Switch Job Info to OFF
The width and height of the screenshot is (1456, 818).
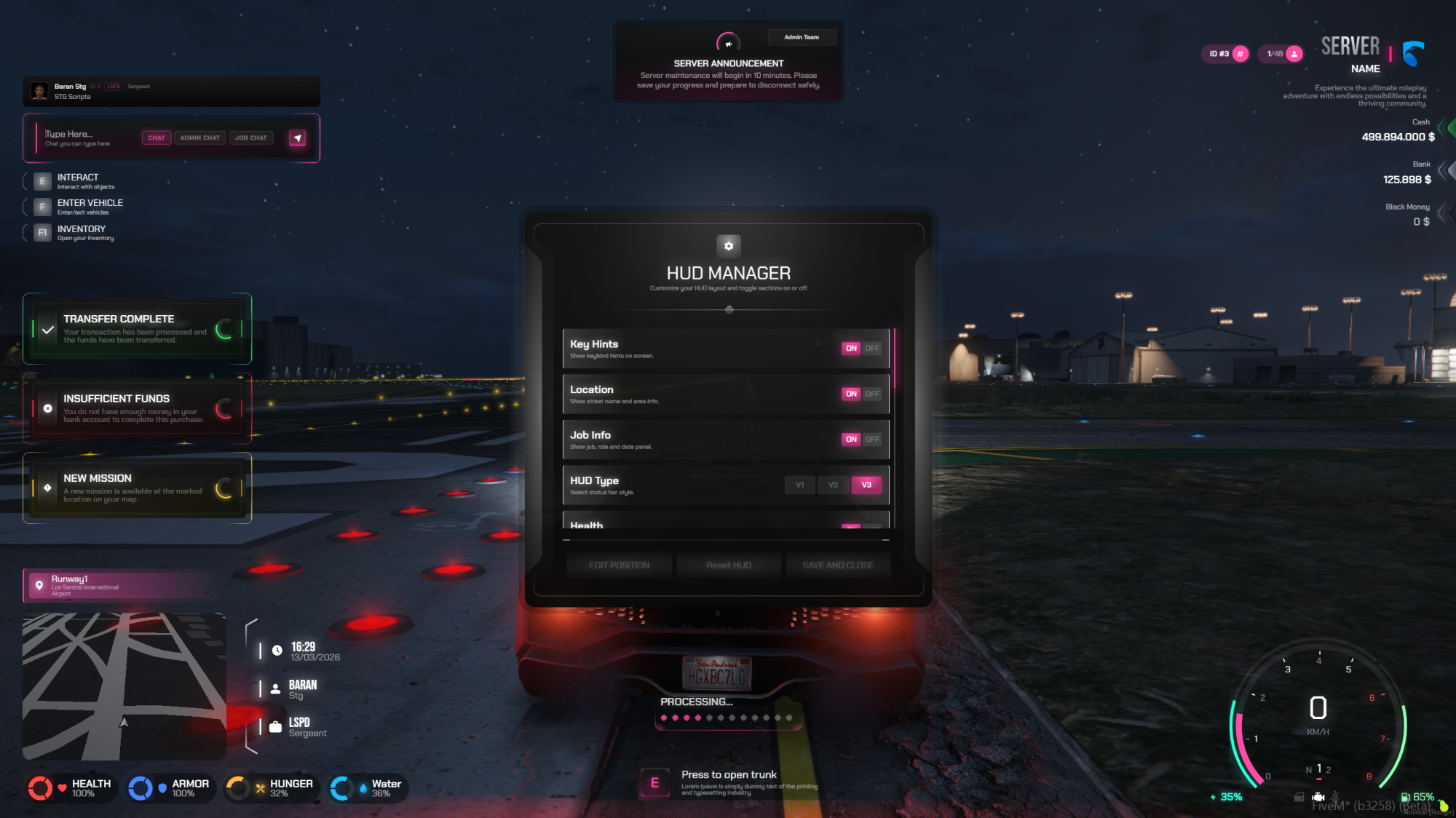[871, 439]
